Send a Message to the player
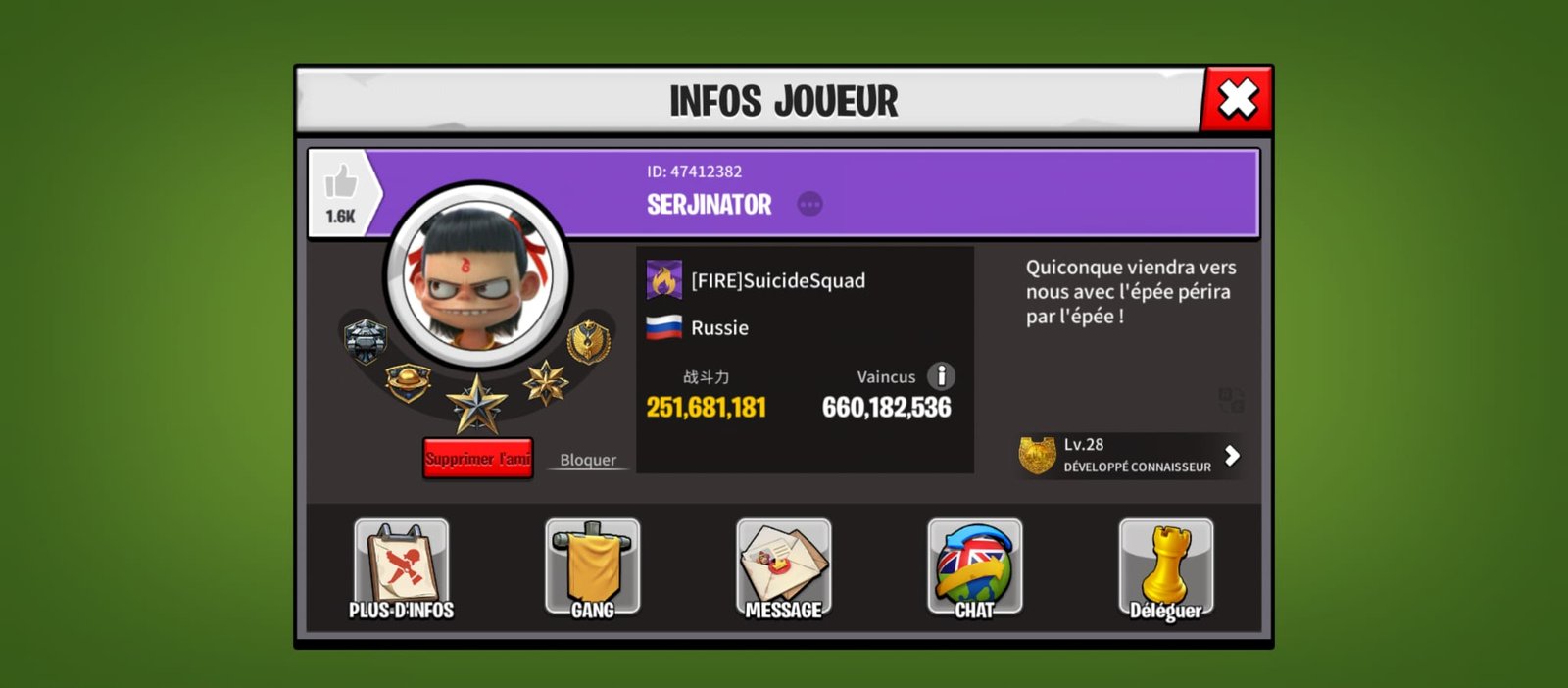 [x=784, y=569]
